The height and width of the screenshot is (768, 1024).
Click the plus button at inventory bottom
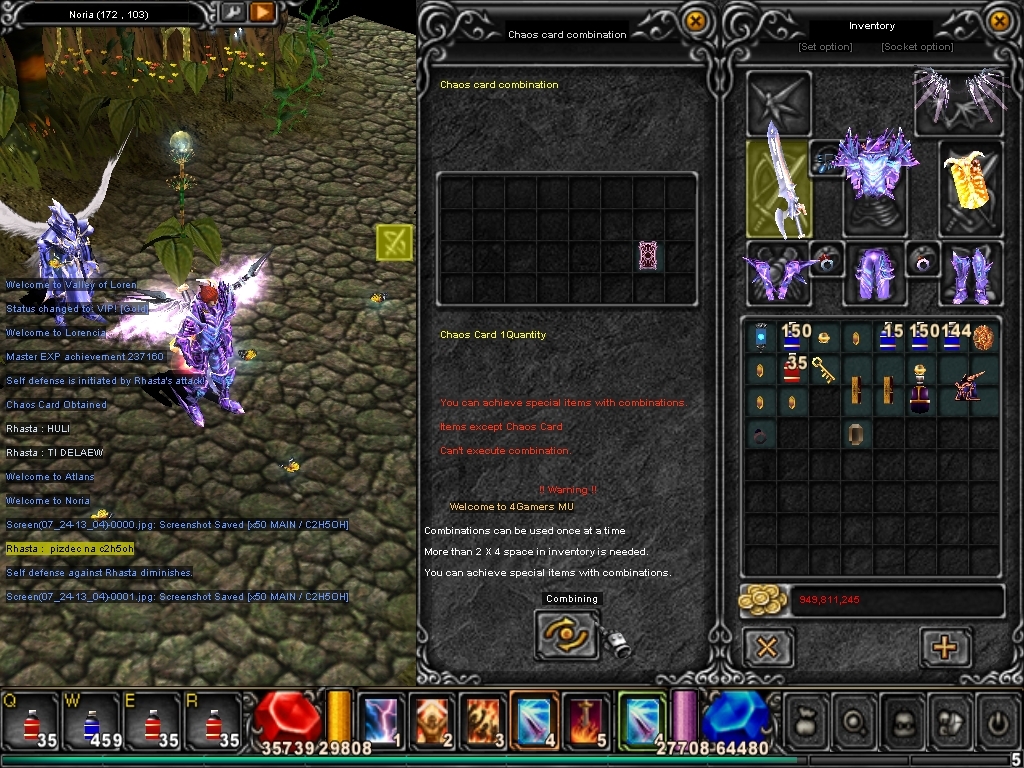coord(944,648)
